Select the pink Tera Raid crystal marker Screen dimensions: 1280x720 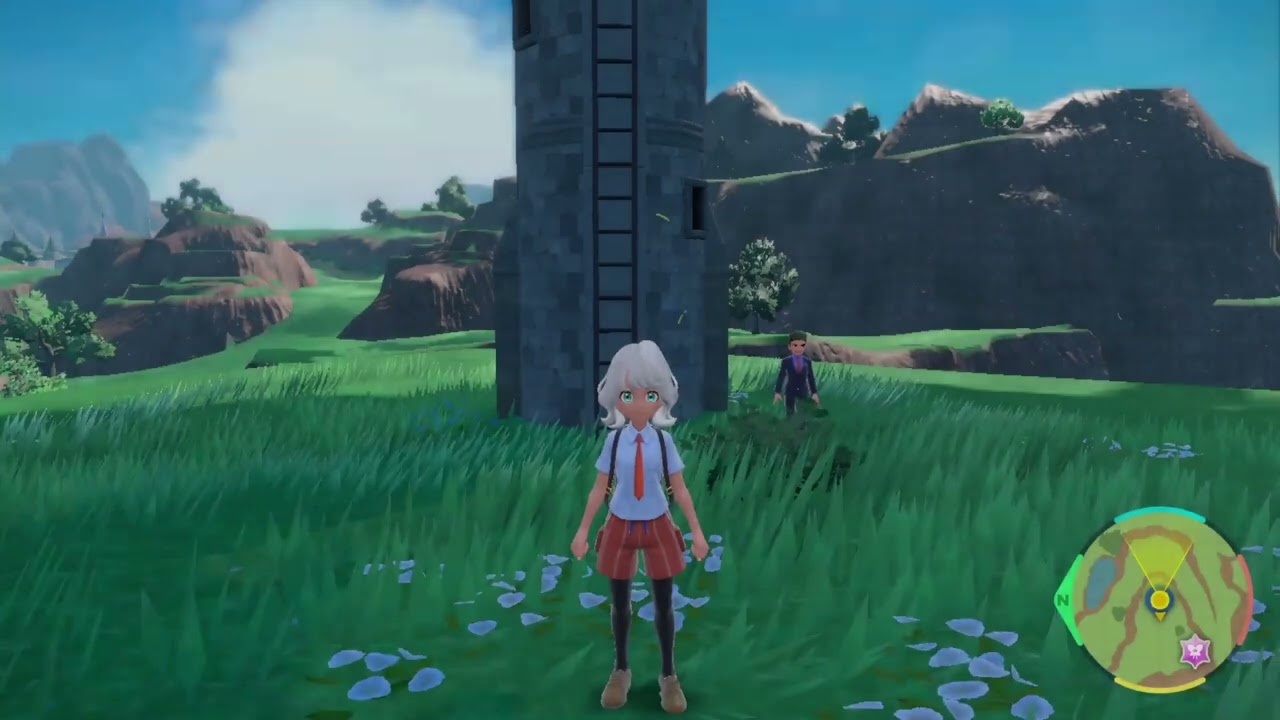(1194, 651)
